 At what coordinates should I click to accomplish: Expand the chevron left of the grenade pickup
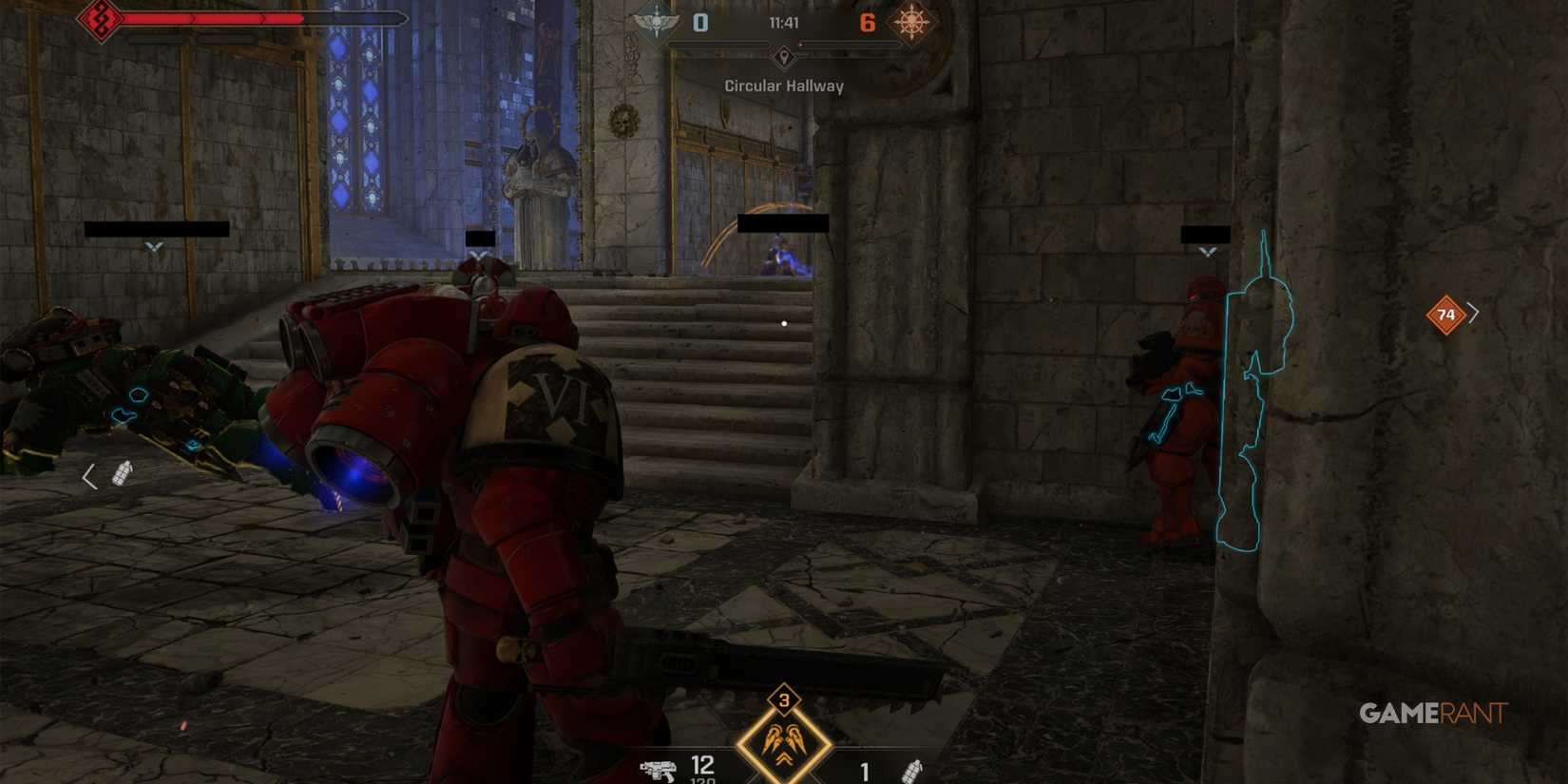[x=90, y=474]
